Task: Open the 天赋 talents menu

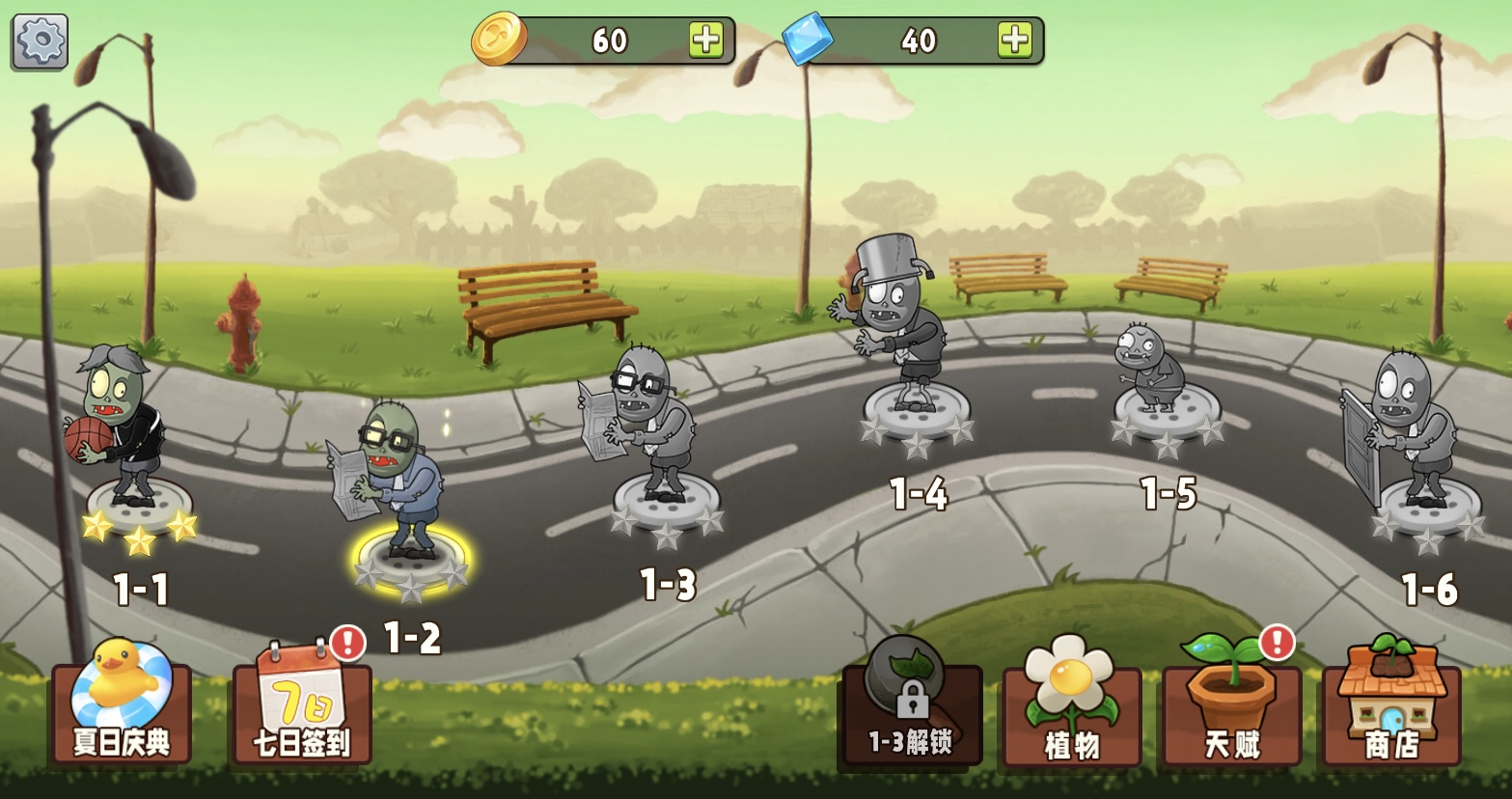Action: coord(1231,709)
